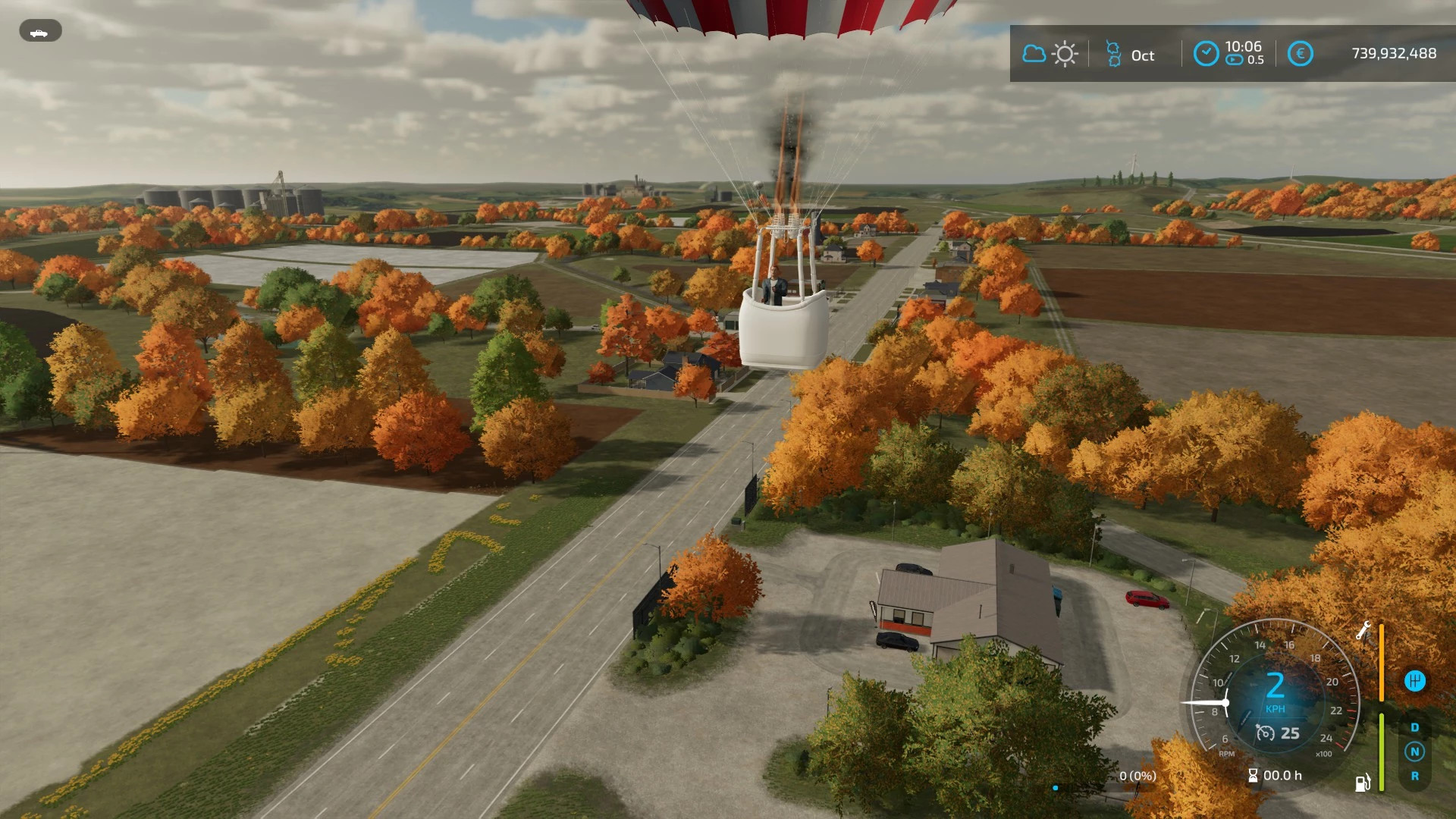The width and height of the screenshot is (1456, 819).
Task: Click the 10:06 time display
Action: point(1244,46)
